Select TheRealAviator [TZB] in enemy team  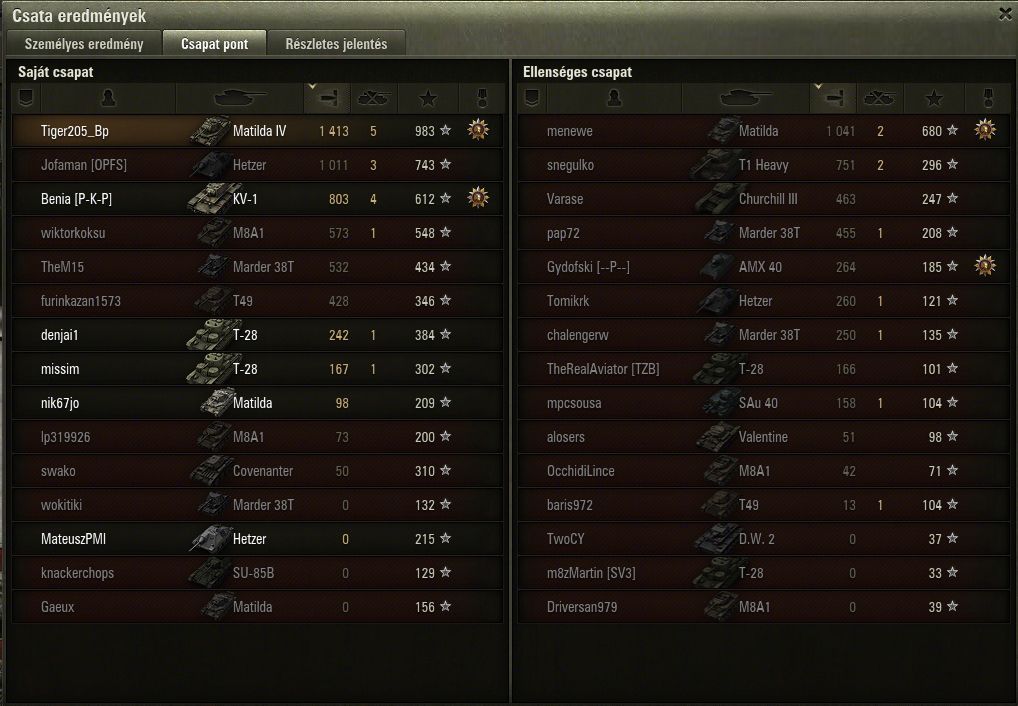point(603,369)
